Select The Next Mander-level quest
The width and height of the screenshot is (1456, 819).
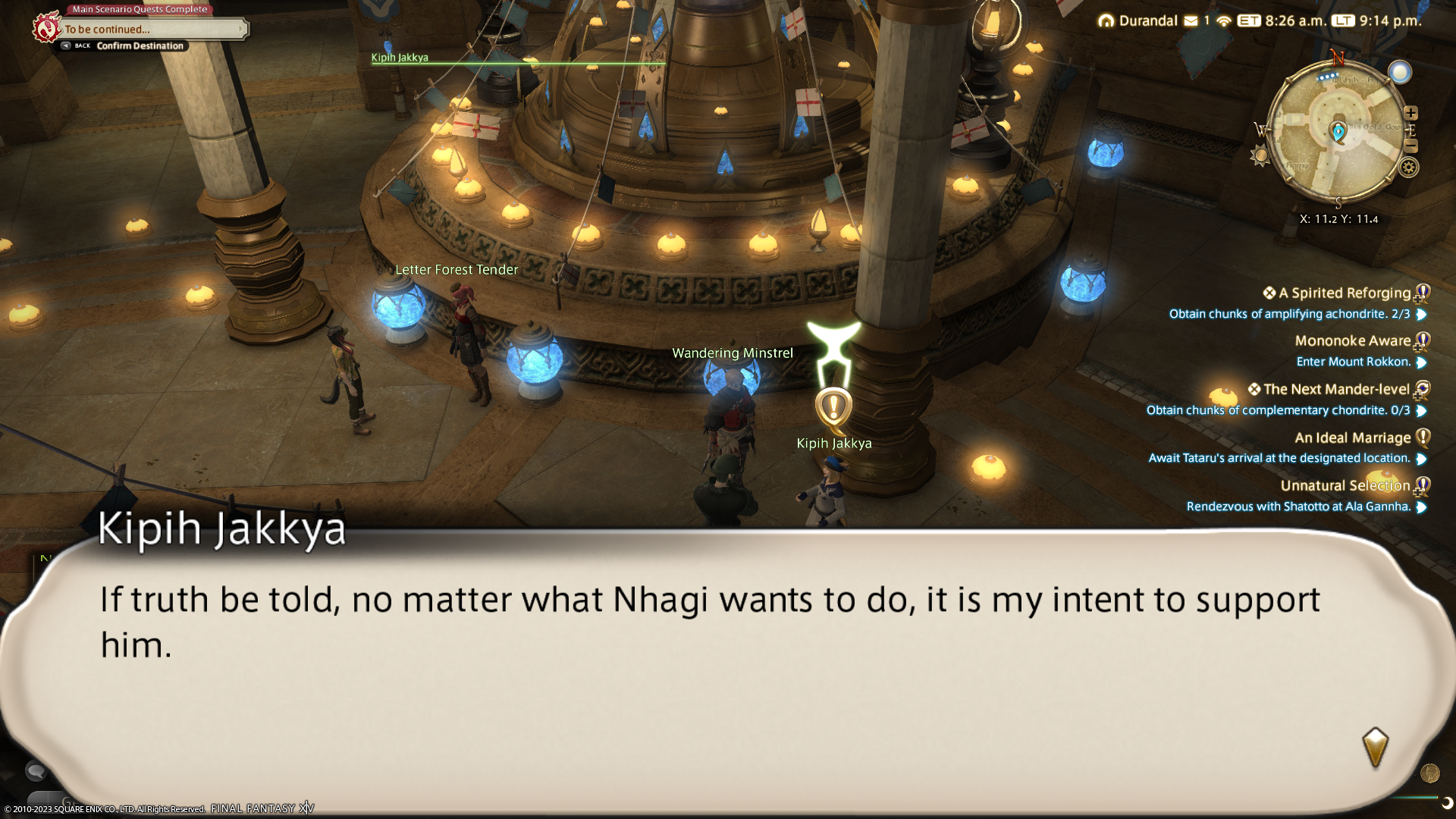[1335, 389]
